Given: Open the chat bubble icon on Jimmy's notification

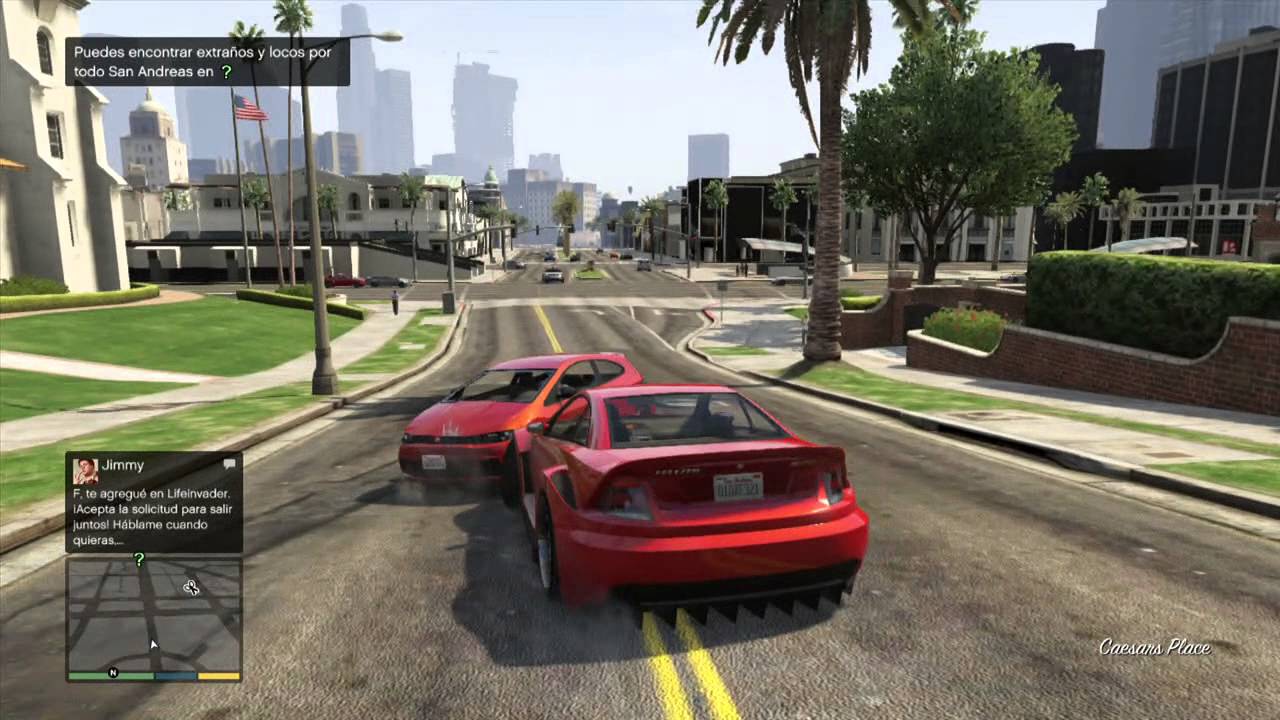Looking at the screenshot, I should click(229, 463).
